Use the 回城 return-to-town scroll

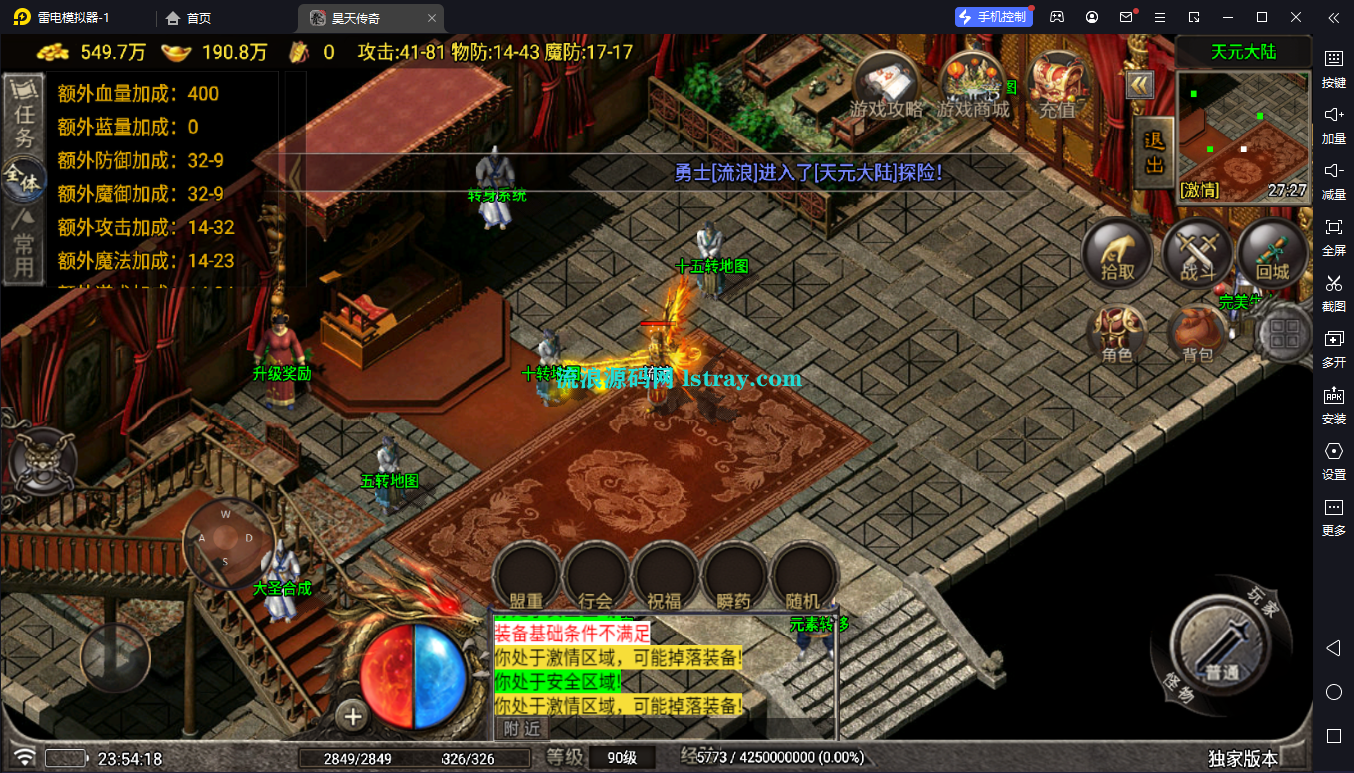point(1272,254)
